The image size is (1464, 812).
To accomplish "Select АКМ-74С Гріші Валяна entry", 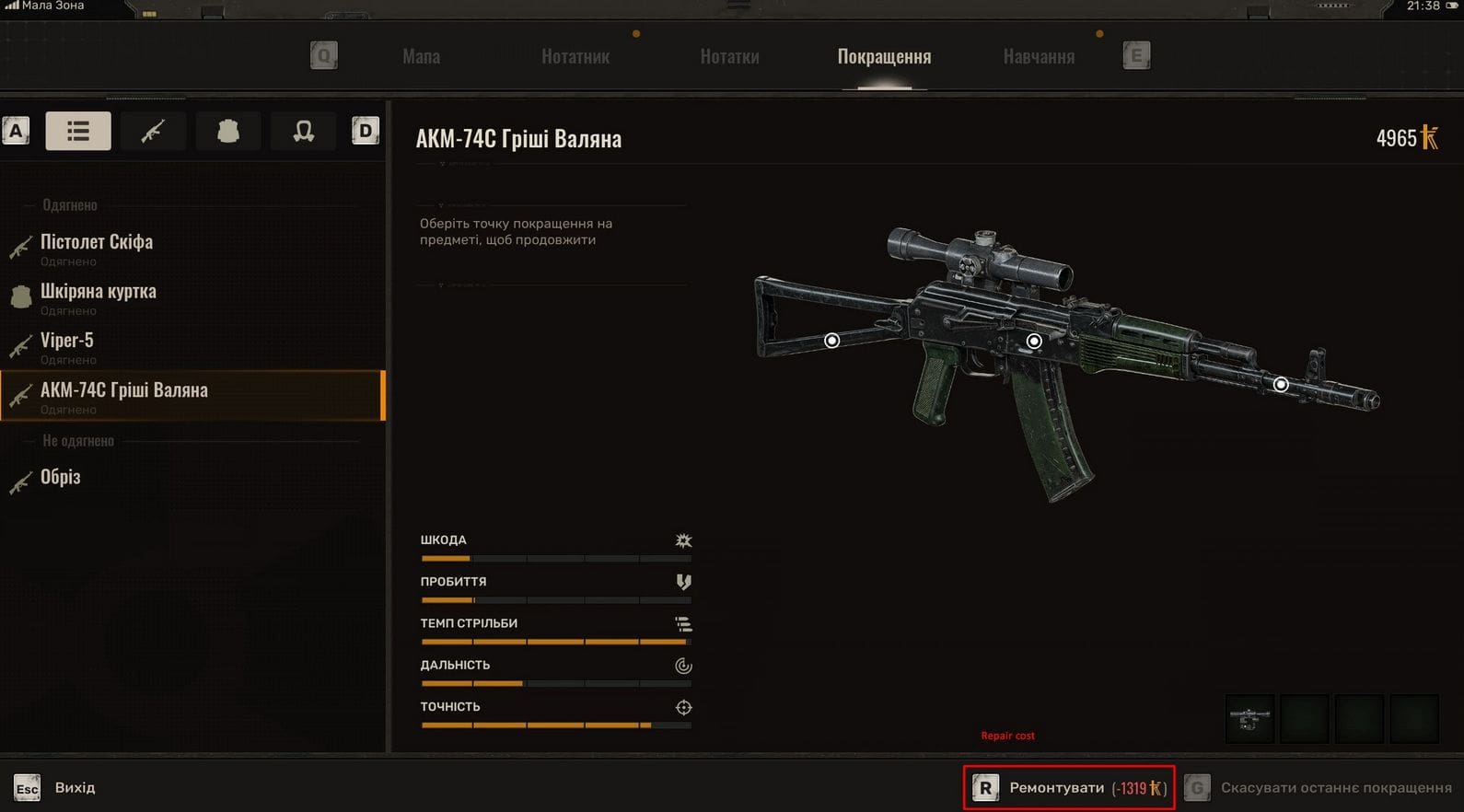I will point(124,391).
